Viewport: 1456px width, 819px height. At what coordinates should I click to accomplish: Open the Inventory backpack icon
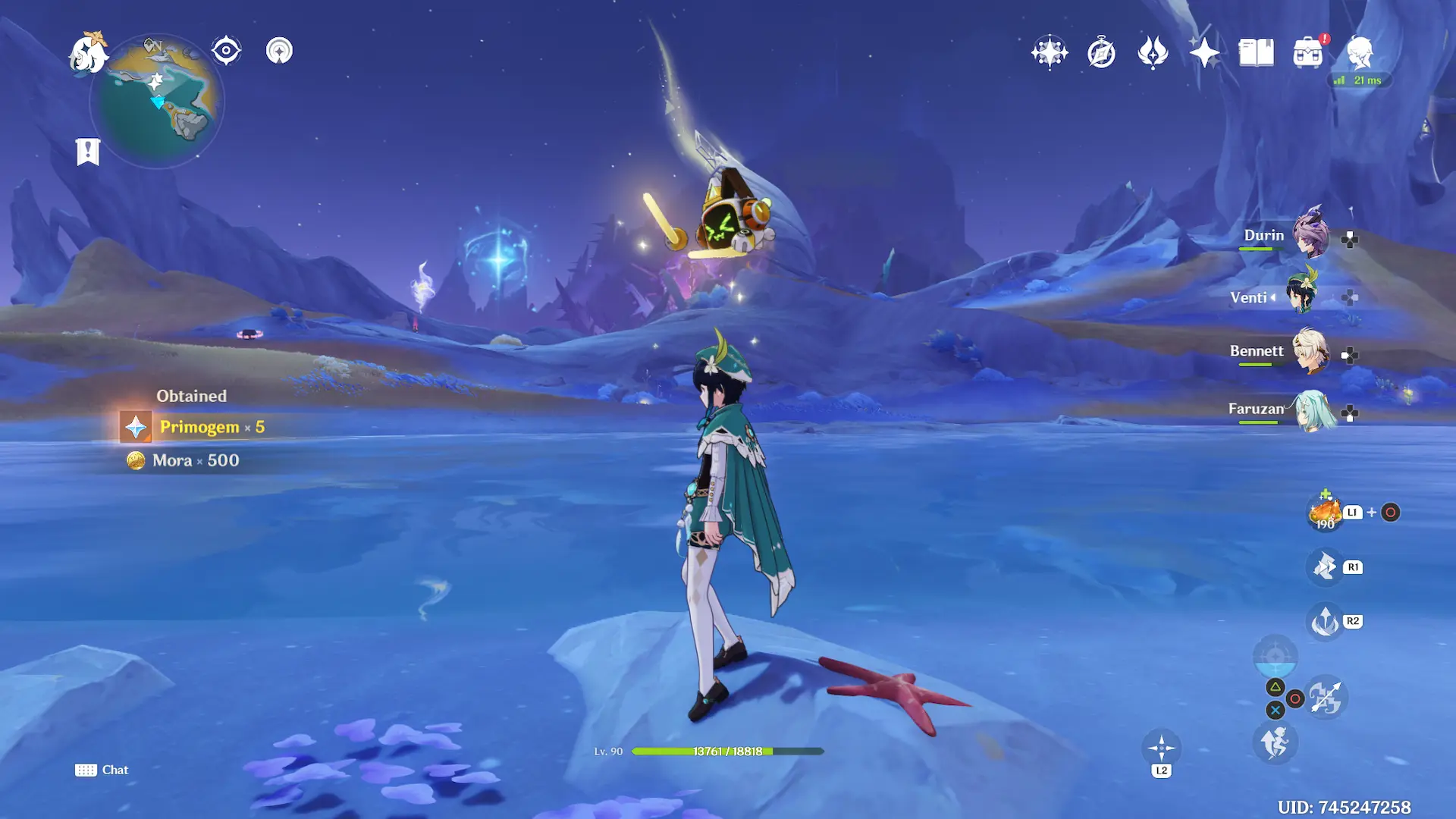1307,53
